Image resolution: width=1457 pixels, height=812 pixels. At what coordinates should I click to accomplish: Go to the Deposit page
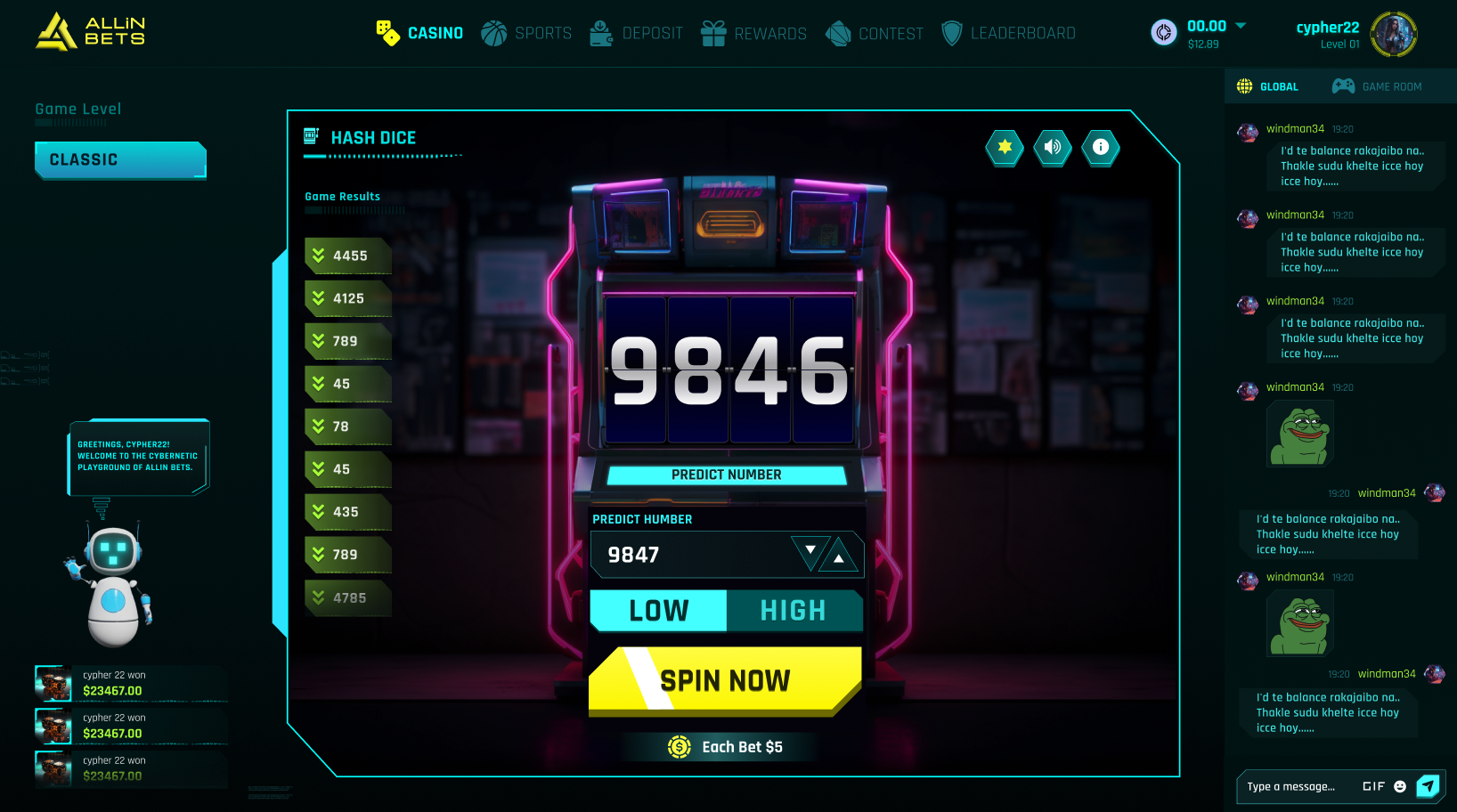636,34
